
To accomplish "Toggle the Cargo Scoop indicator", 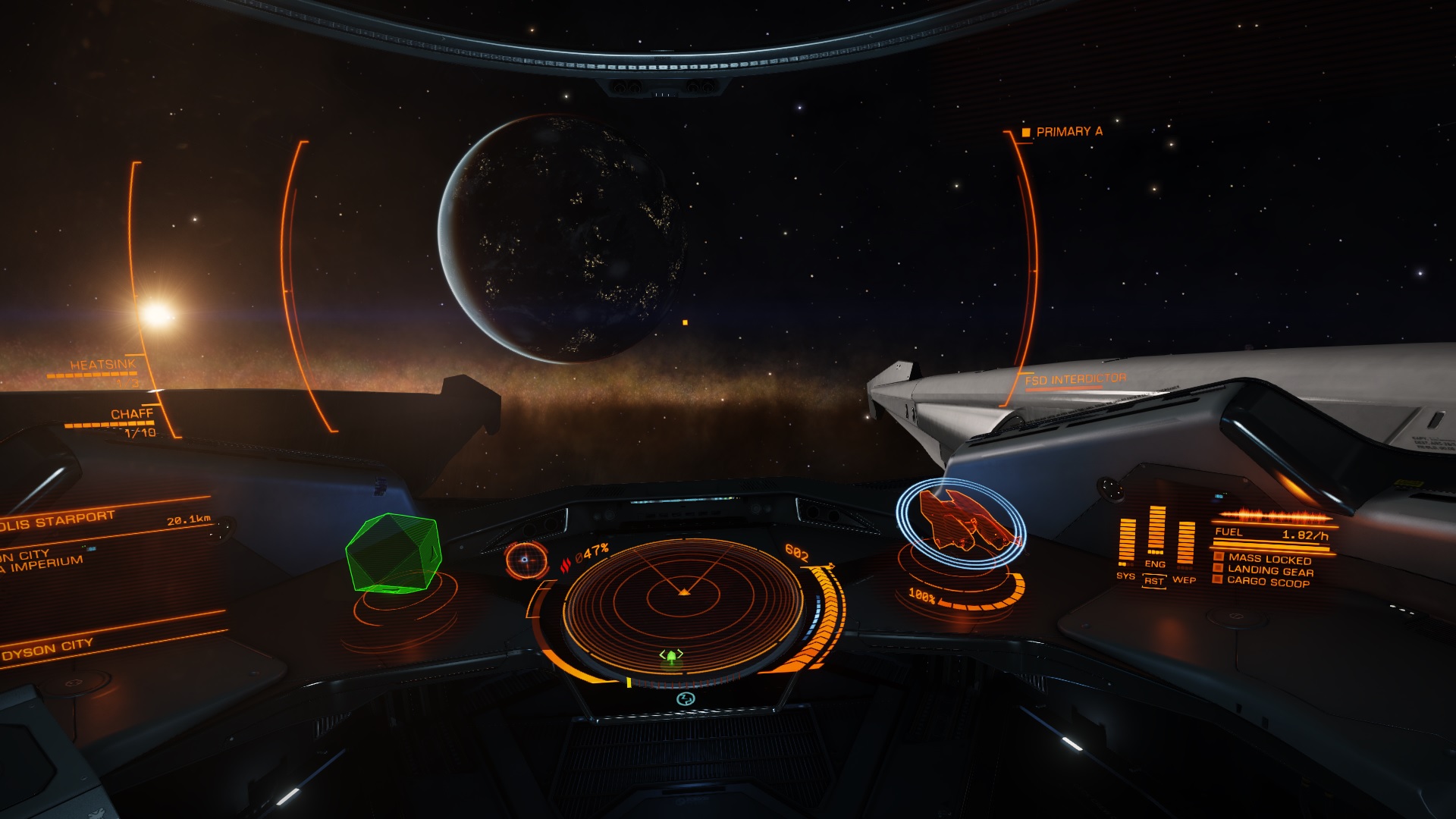I will pyautogui.click(x=1267, y=582).
